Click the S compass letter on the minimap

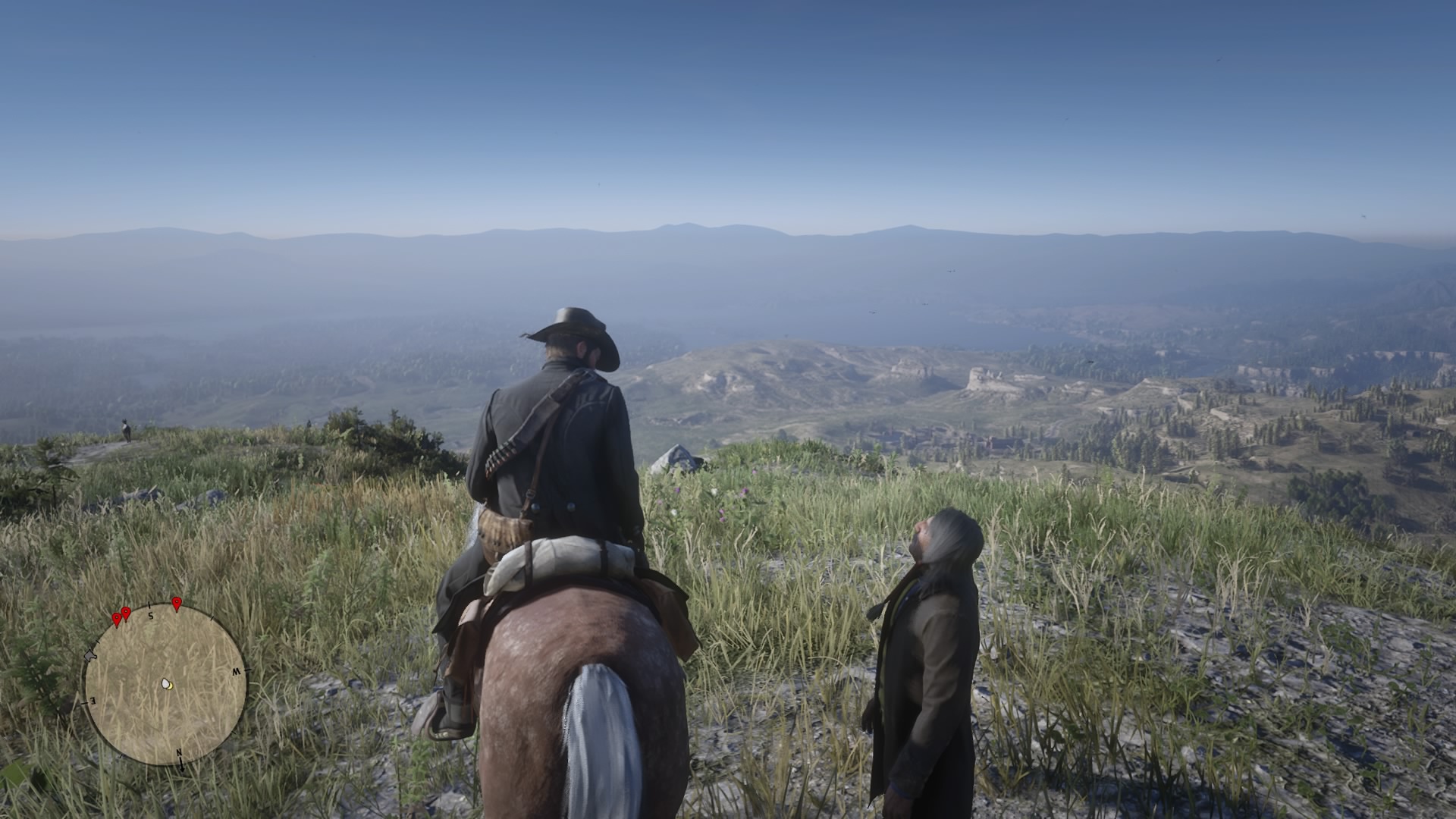pos(151,616)
